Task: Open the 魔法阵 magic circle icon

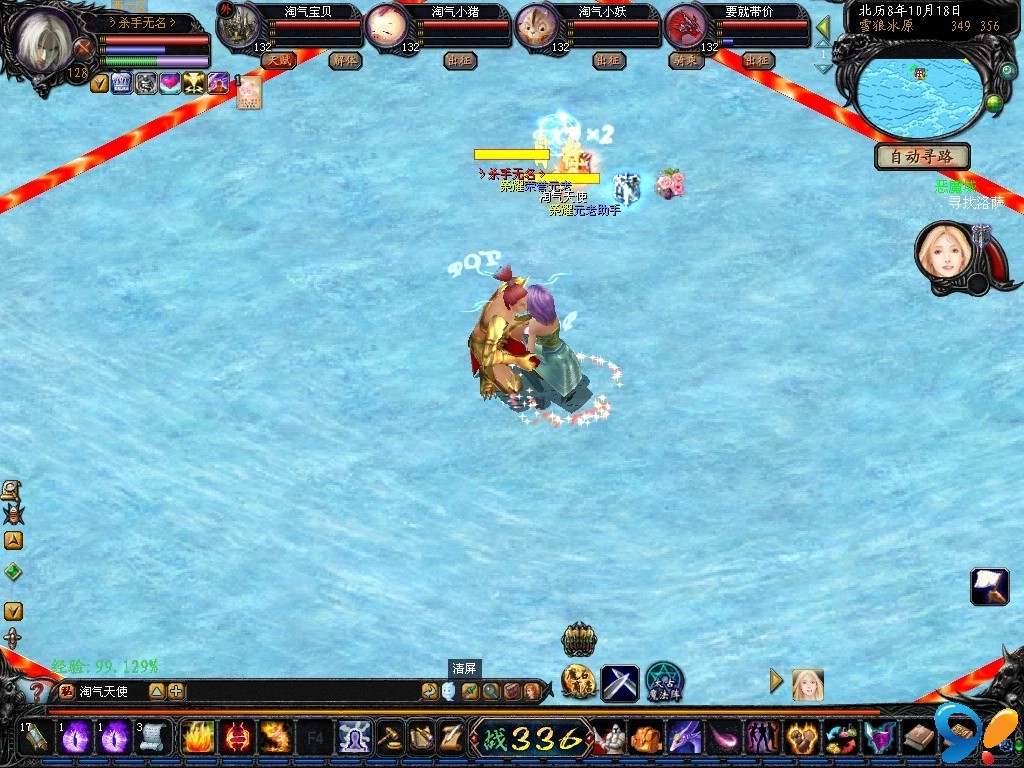Action: click(664, 682)
